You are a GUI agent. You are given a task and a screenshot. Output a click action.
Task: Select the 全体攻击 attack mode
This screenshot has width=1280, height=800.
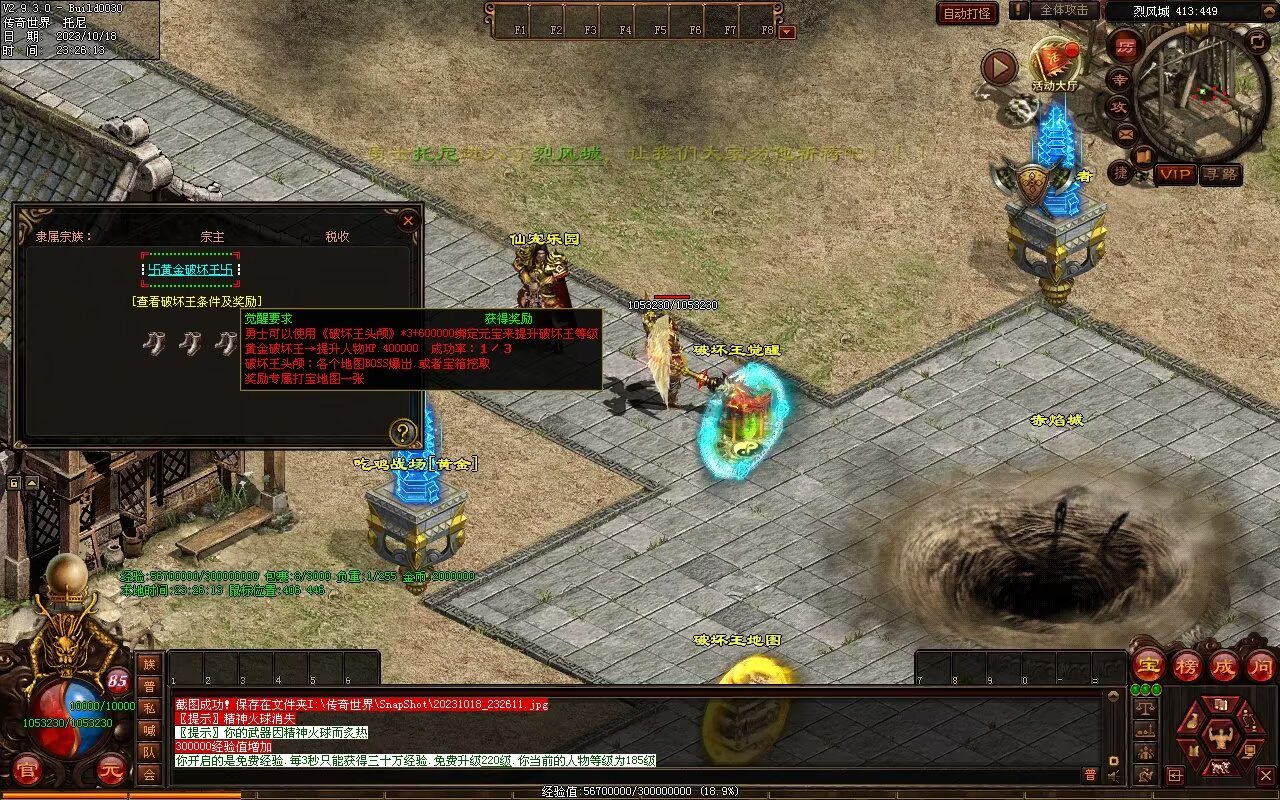tap(1063, 10)
